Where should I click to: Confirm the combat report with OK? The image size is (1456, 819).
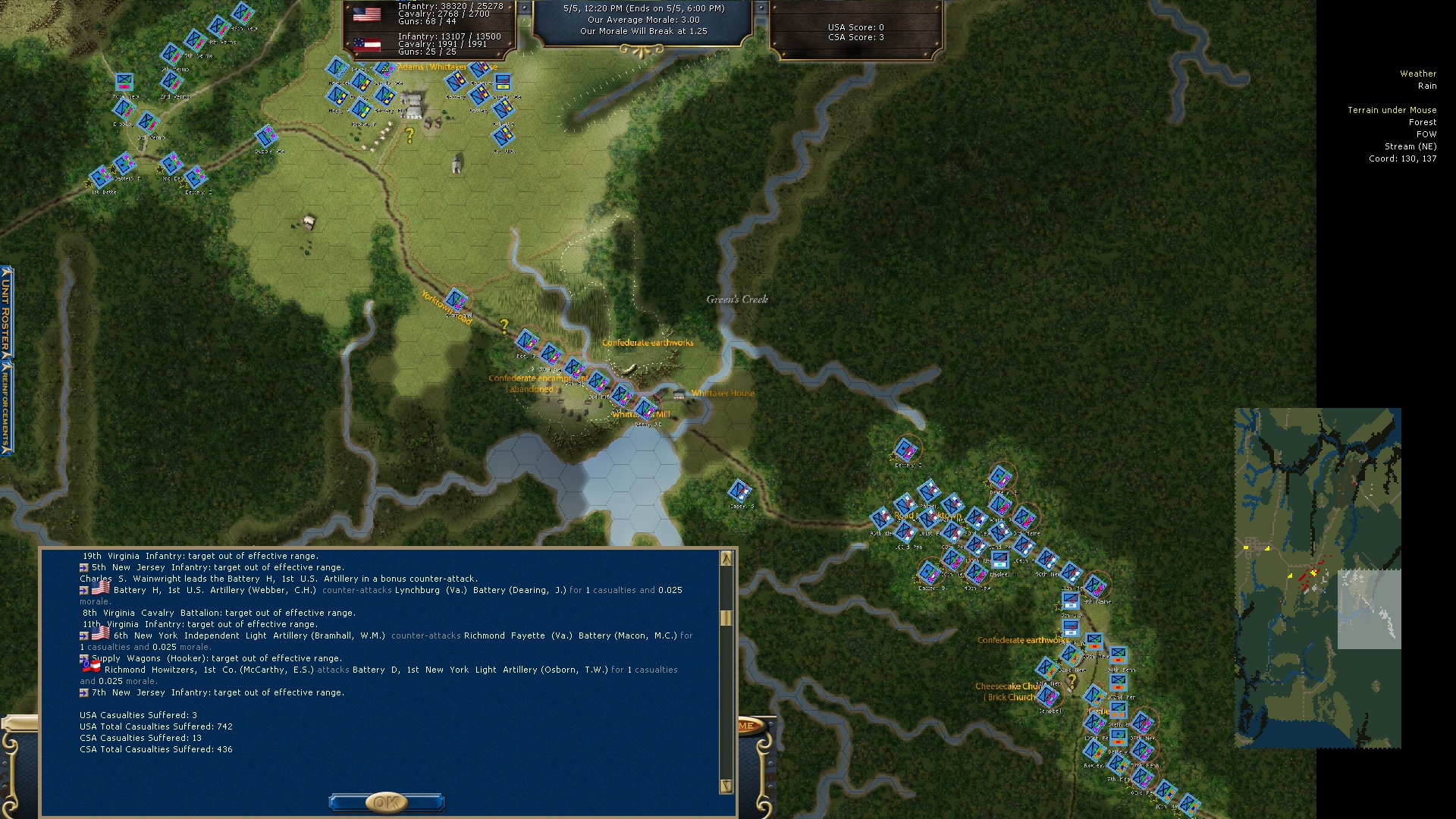(x=386, y=802)
